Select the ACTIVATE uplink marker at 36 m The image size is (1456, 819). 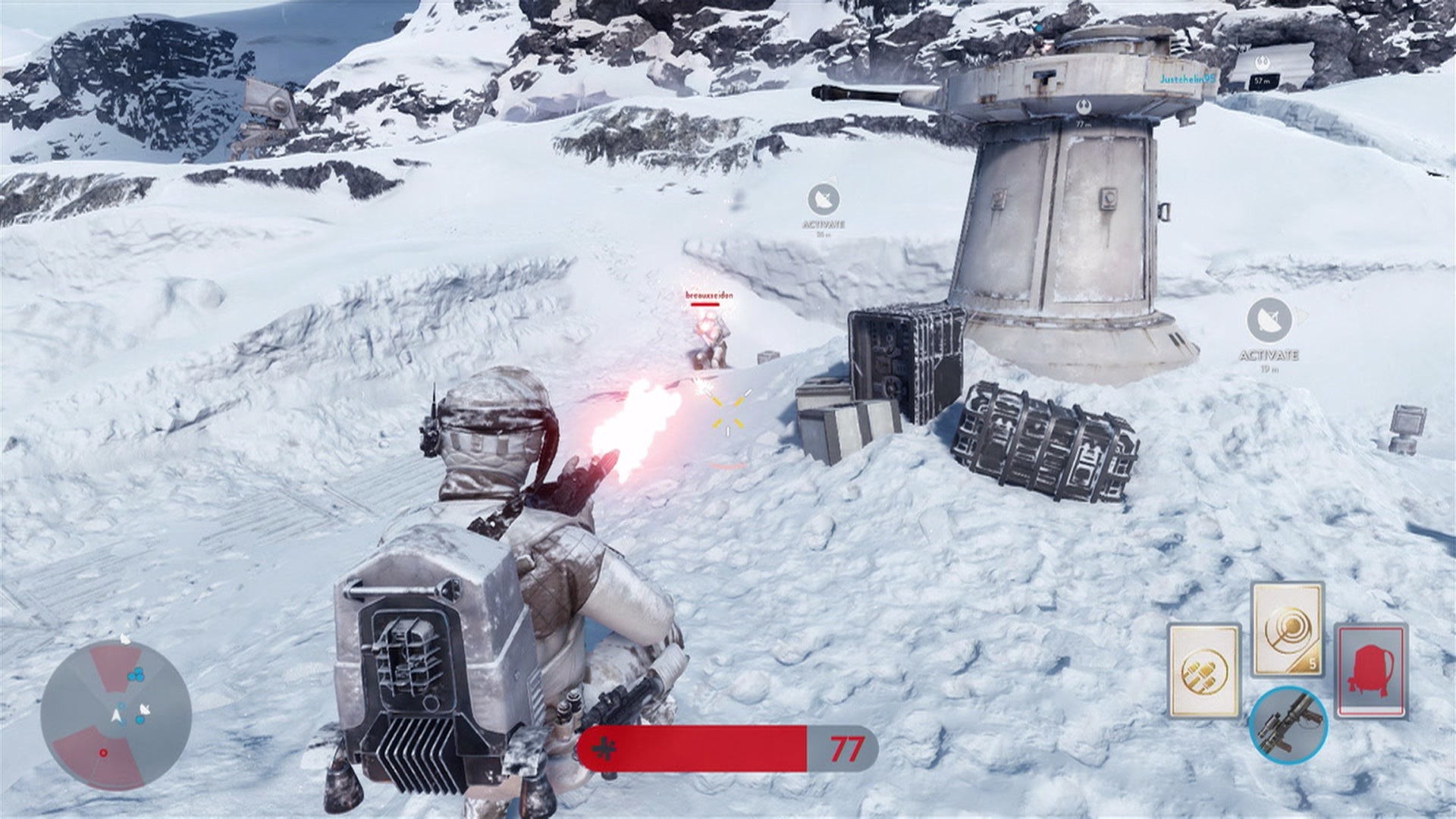pos(823,200)
